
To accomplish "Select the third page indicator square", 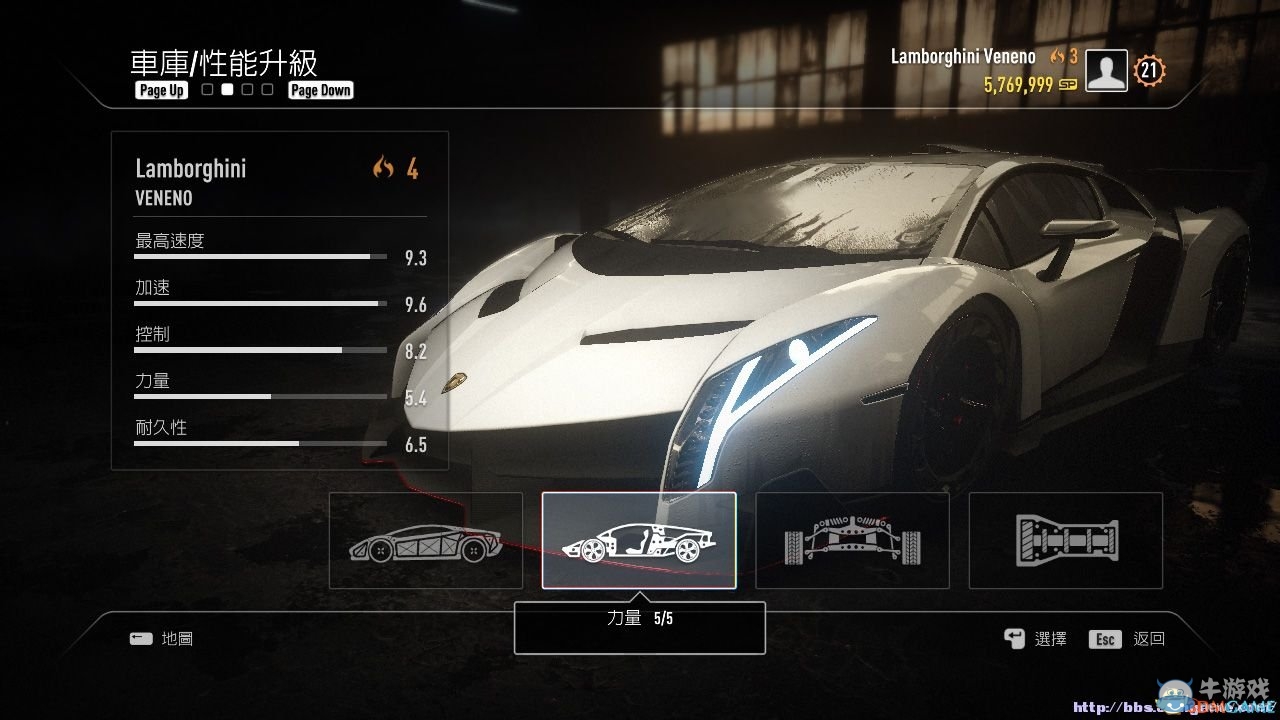I will pos(247,89).
